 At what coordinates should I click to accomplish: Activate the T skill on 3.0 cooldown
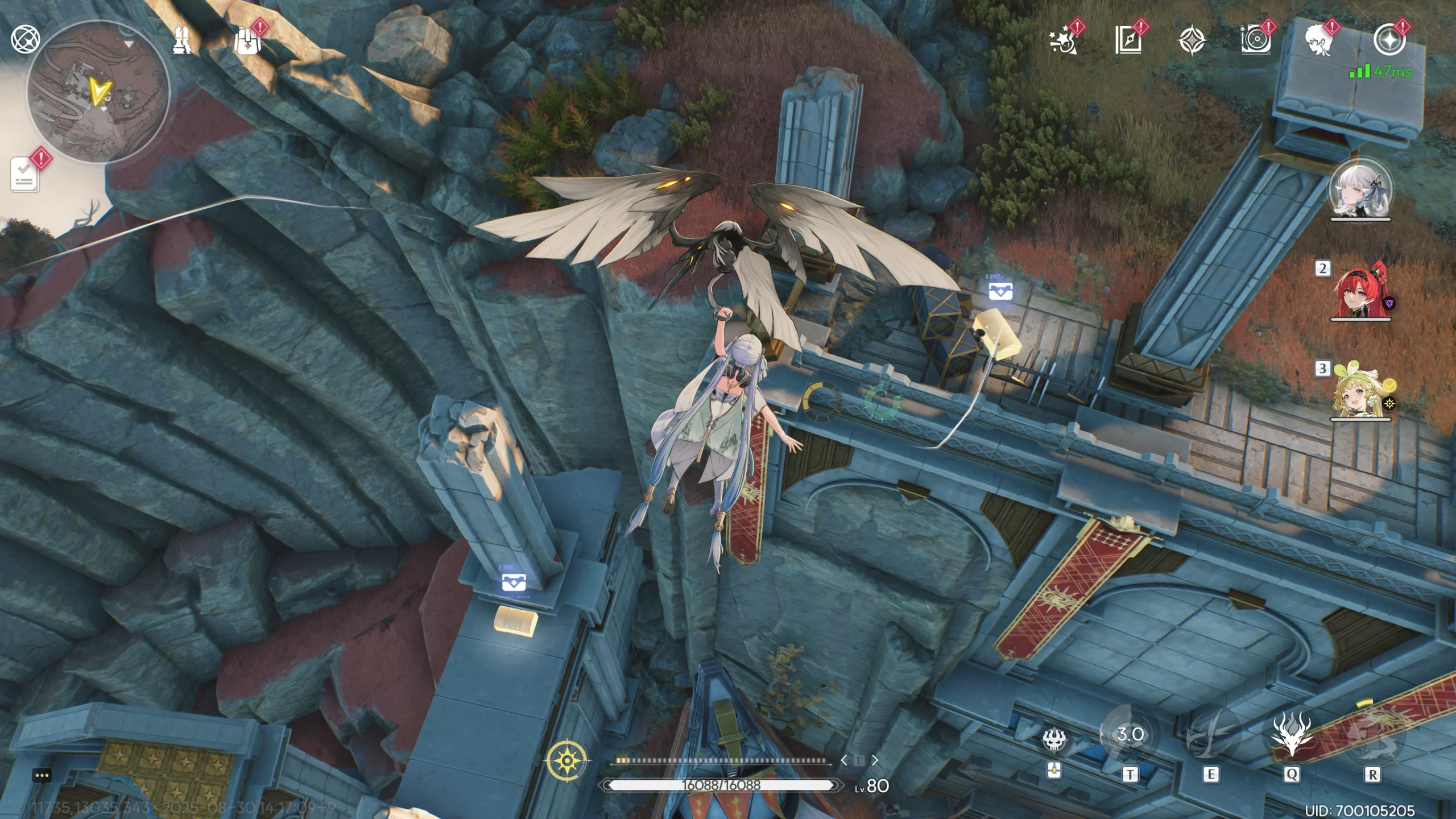(1130, 735)
